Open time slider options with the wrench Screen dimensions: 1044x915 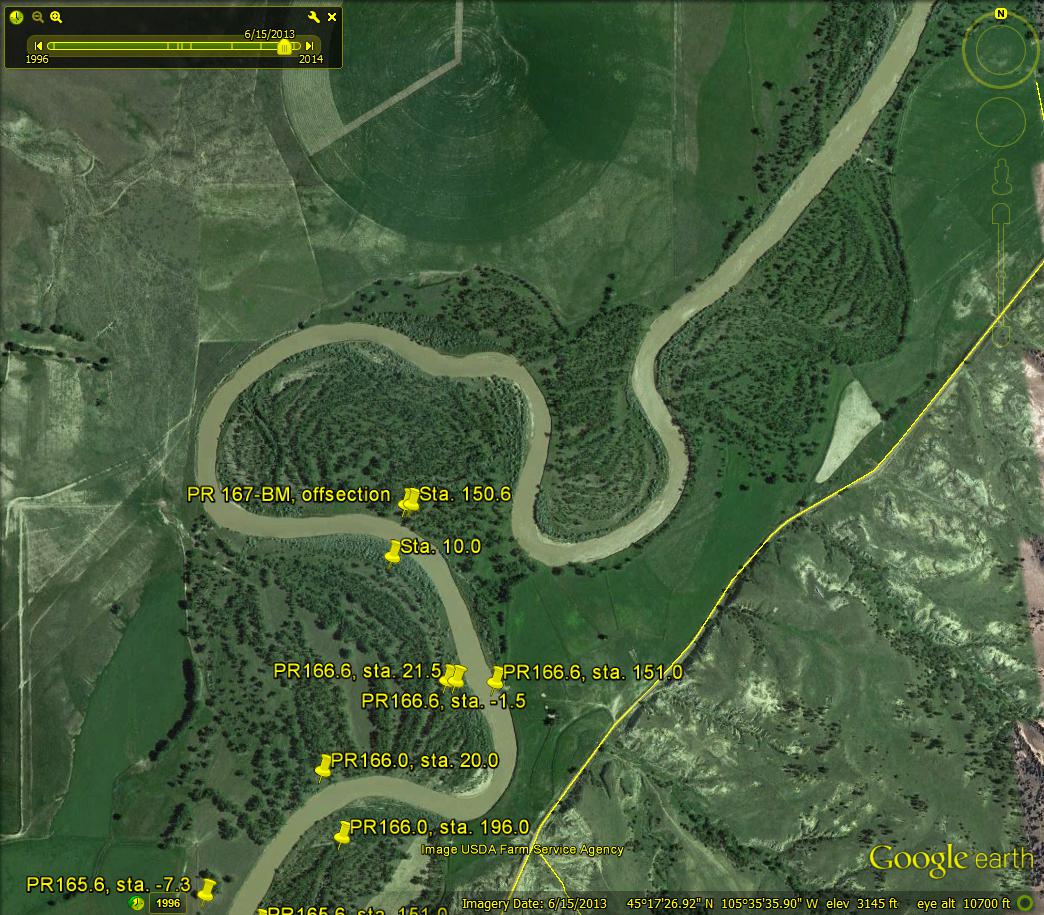[x=314, y=17]
